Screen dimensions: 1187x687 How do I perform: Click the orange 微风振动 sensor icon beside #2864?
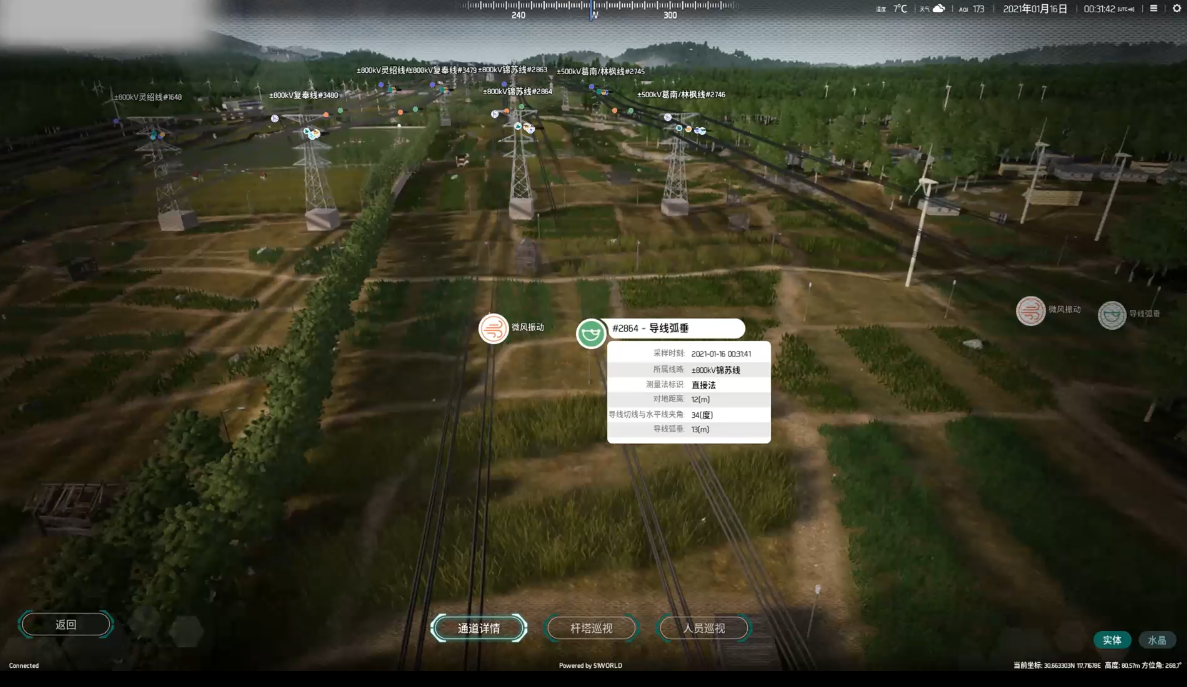(x=493, y=328)
